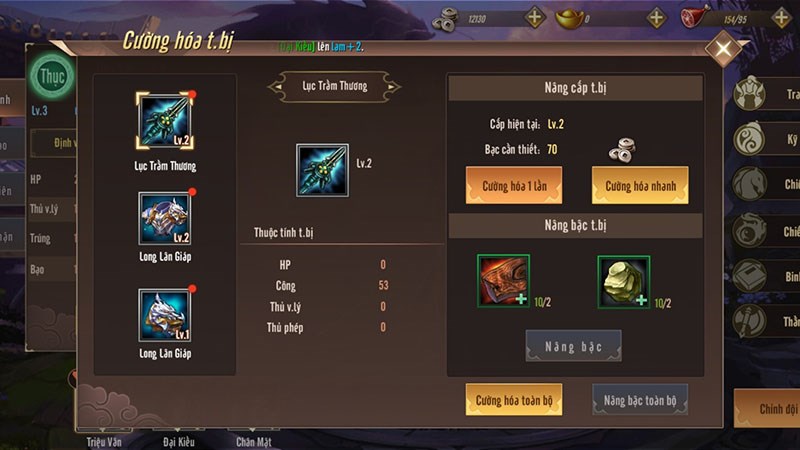
Task: Add more gold ingots currency
Action: point(656,17)
